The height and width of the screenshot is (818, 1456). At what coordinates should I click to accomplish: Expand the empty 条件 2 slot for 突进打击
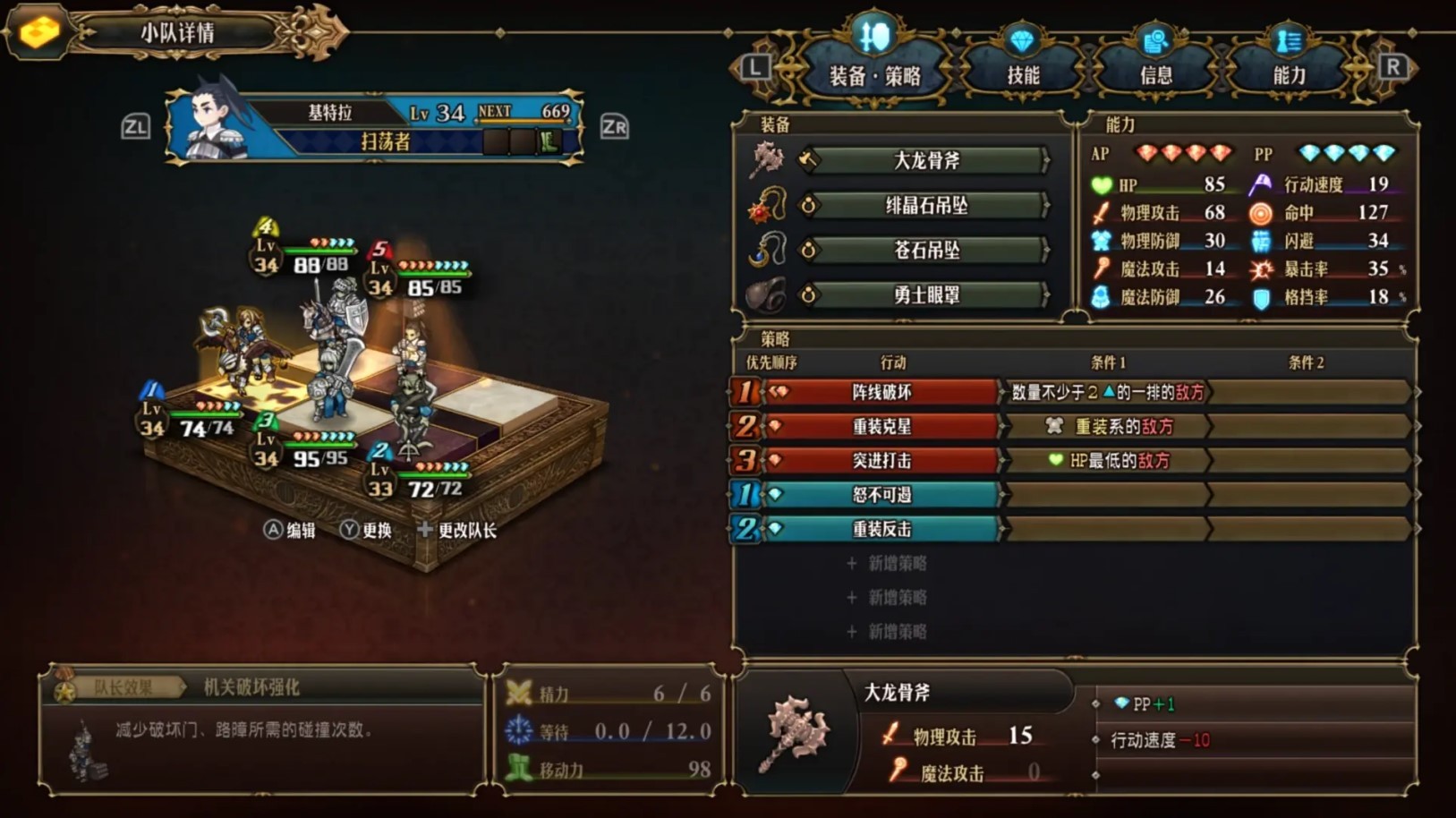[x=1311, y=461]
